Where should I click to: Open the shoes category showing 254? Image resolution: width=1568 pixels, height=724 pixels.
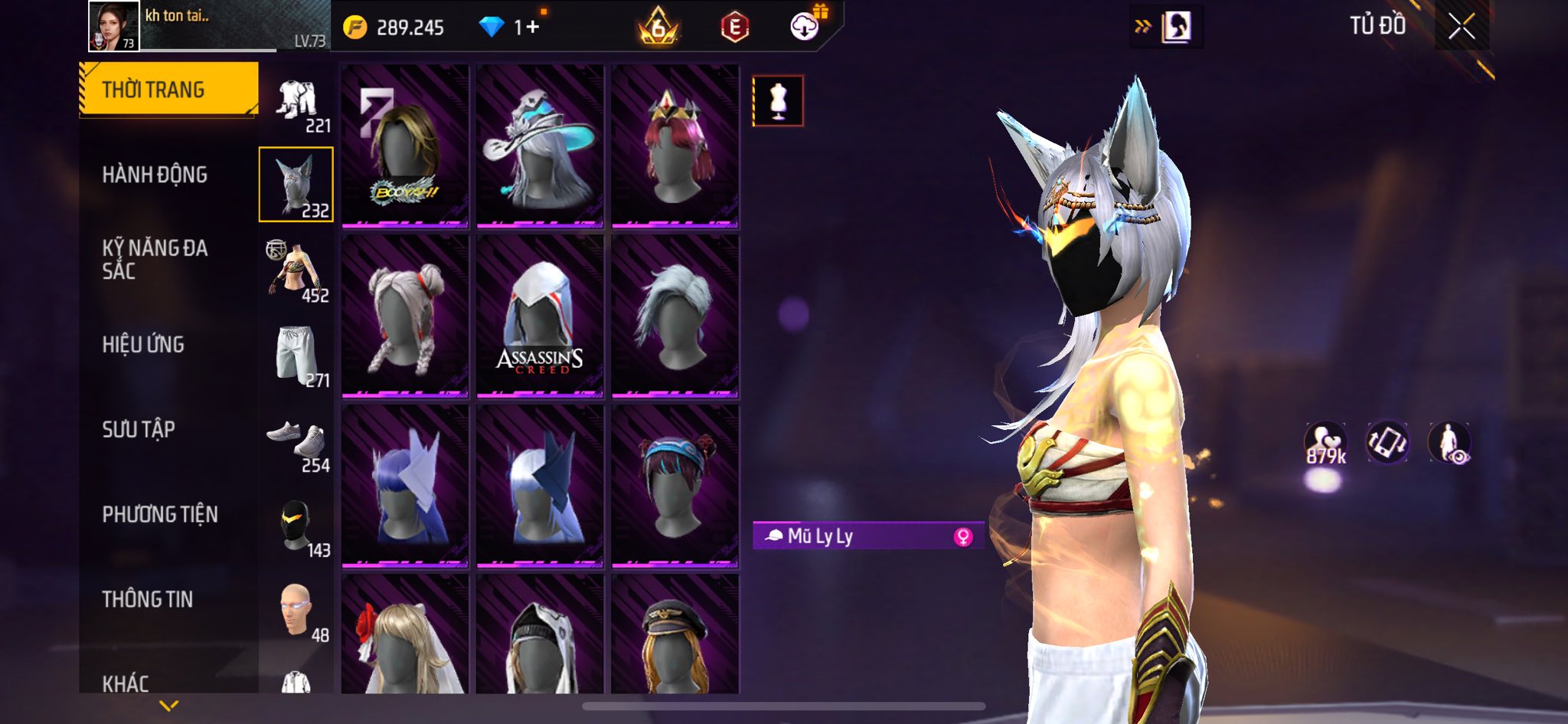pyautogui.click(x=297, y=443)
